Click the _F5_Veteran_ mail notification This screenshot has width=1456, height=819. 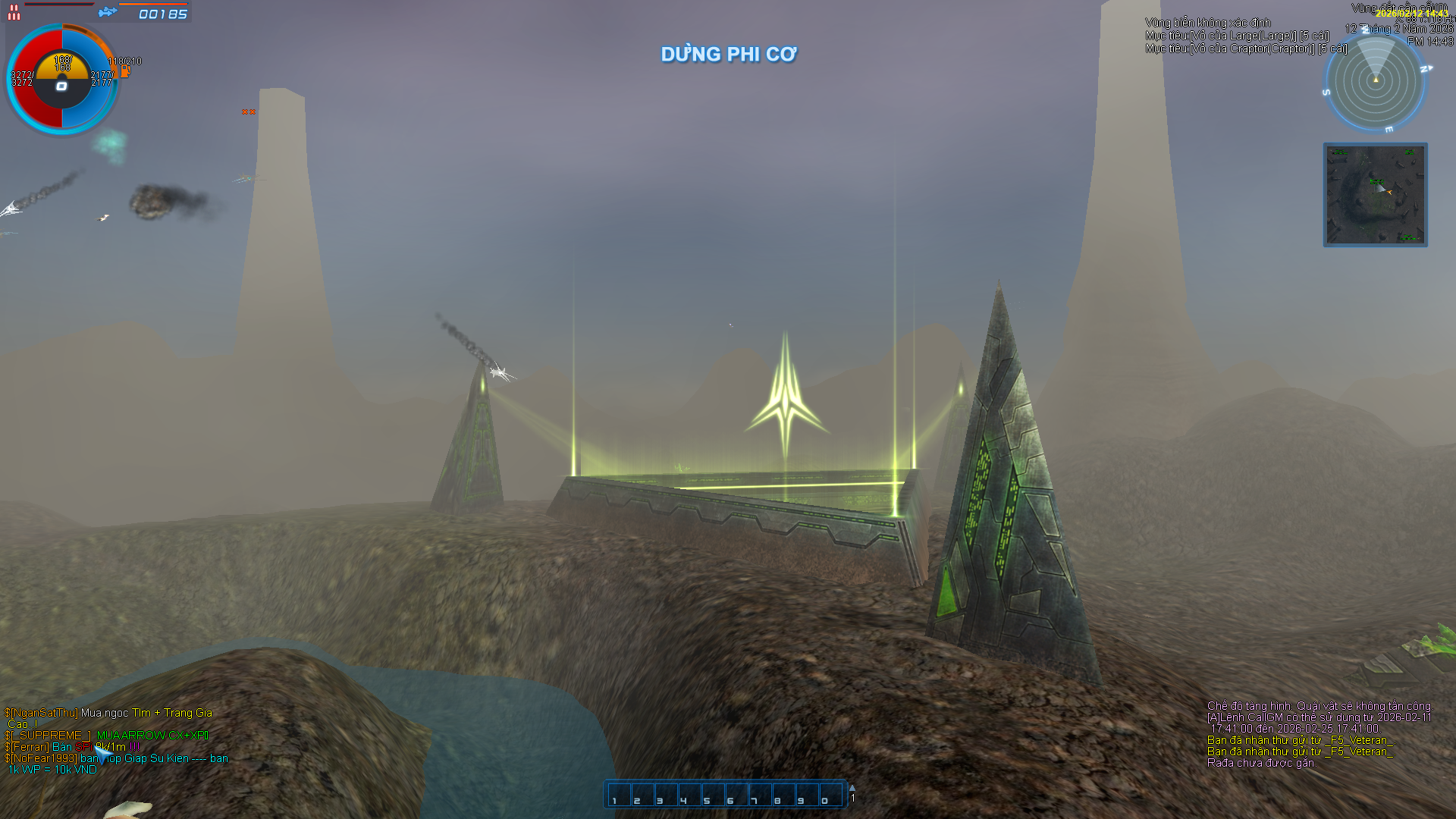pos(1300,740)
